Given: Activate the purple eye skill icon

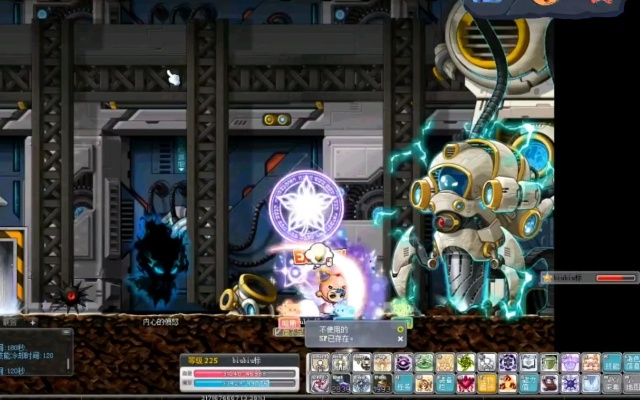Looking at the screenshot, I should 403,364.
